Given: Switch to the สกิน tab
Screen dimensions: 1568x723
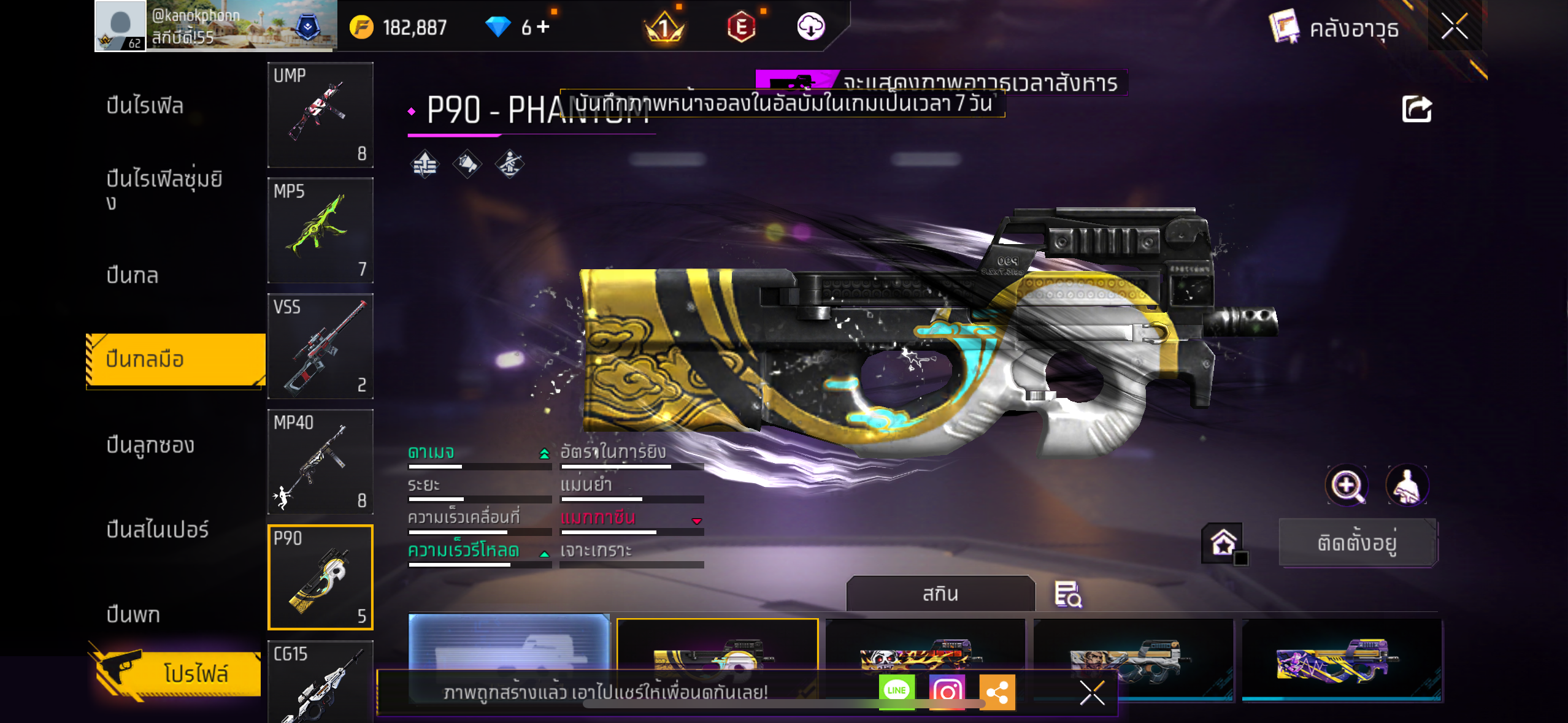Looking at the screenshot, I should pos(940,594).
